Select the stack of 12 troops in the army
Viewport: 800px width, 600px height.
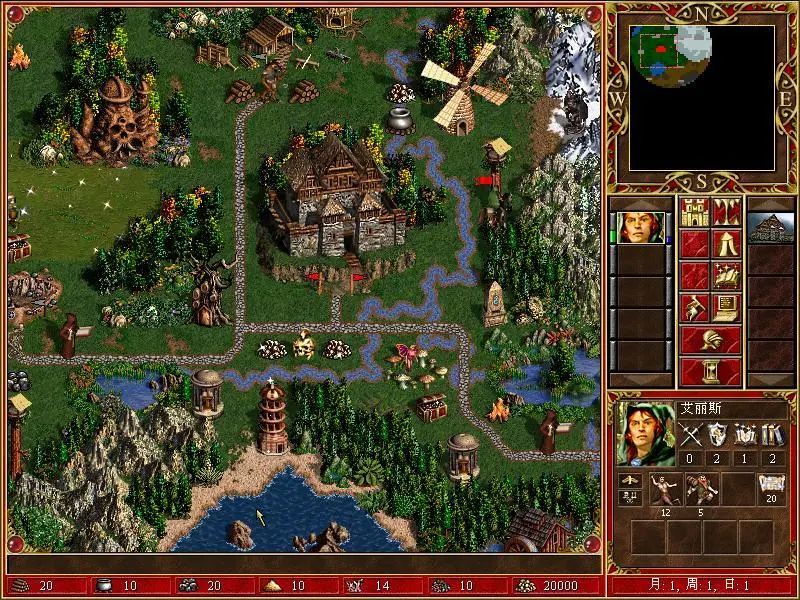[661, 489]
